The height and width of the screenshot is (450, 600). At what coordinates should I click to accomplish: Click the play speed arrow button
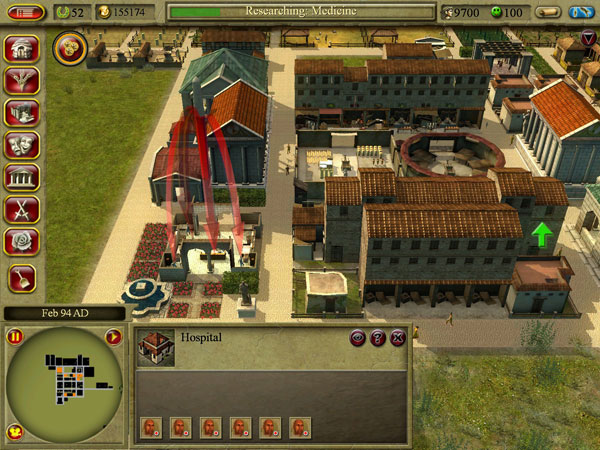[113, 337]
